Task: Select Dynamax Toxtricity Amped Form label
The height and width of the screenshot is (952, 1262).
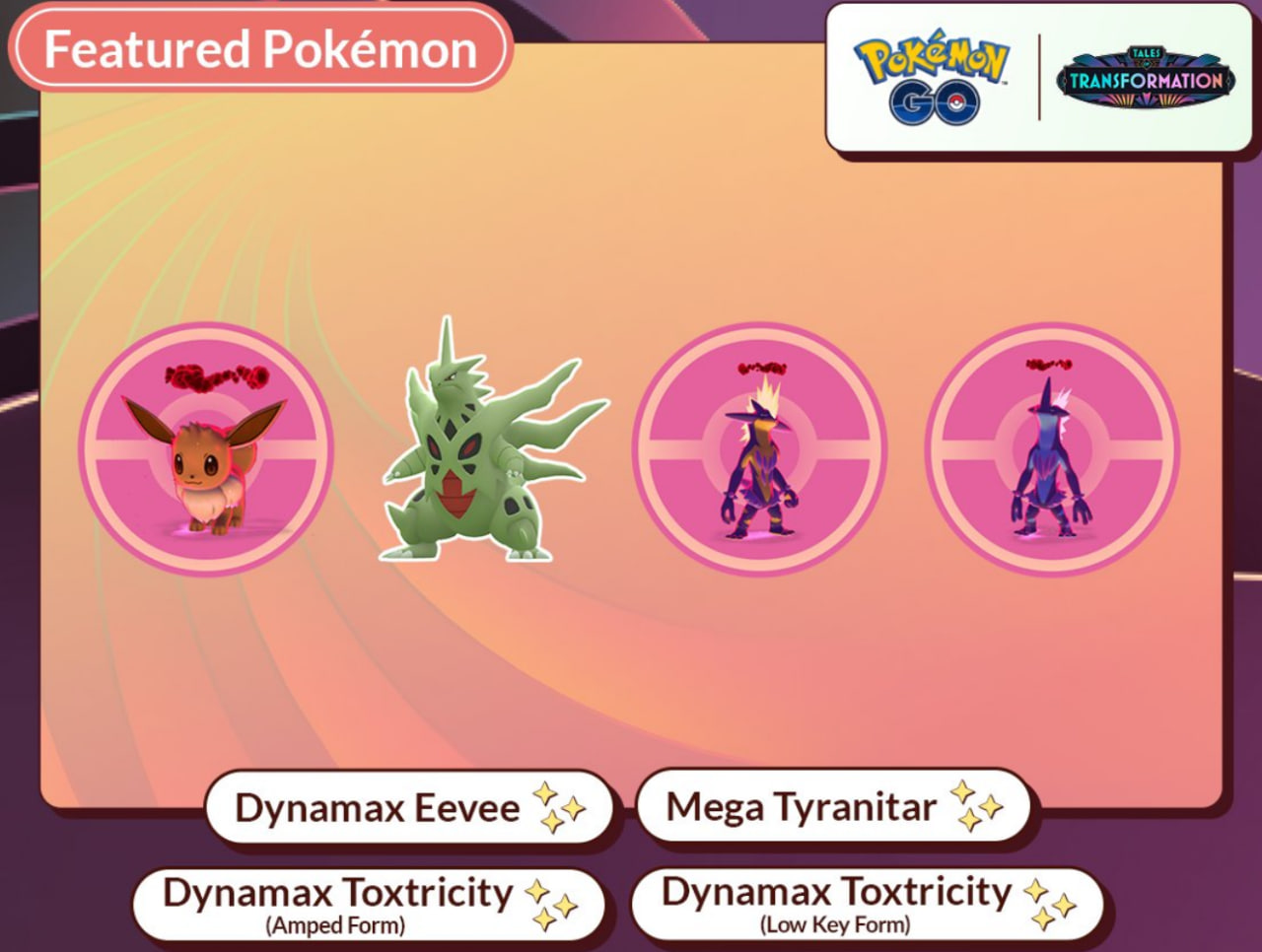Action: pyautogui.click(x=338, y=904)
